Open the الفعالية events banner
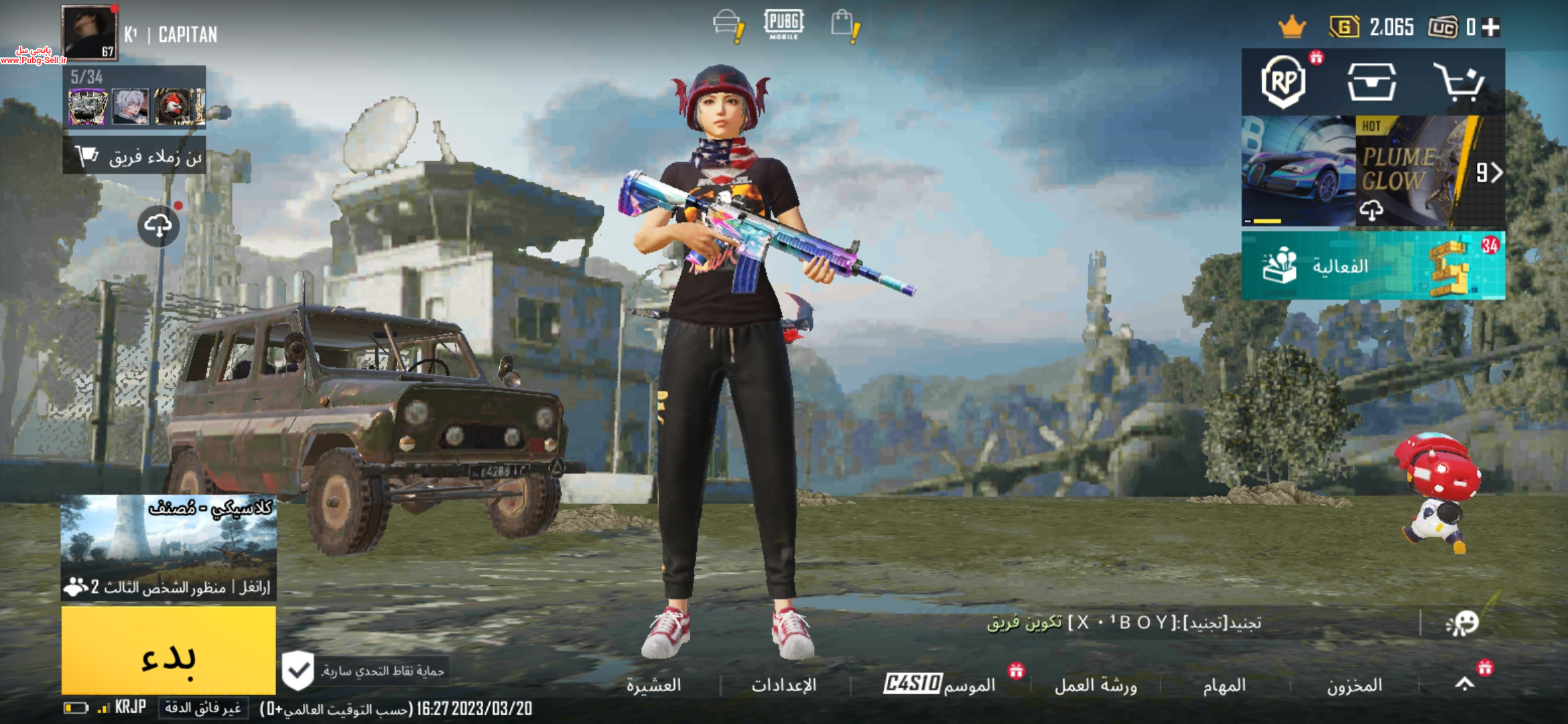 pos(1372,265)
